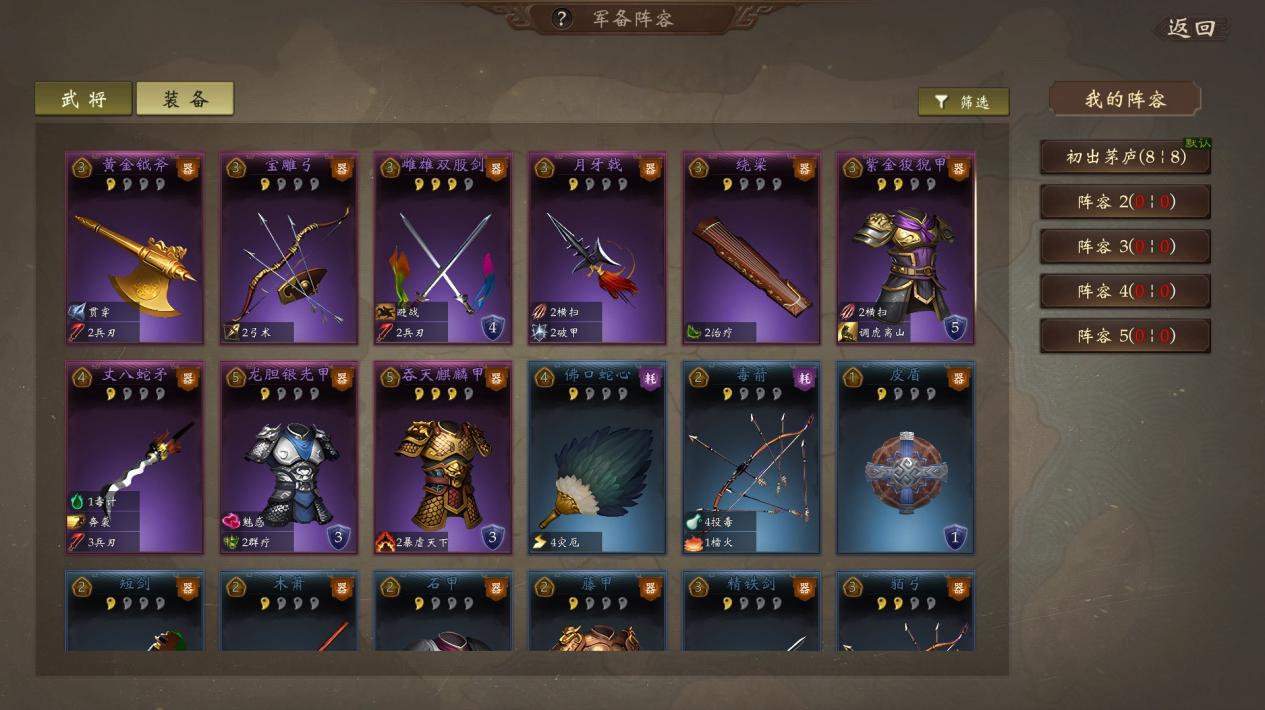Select the 紫金狻猊甲 purple armor card
The width and height of the screenshot is (1265, 710).
point(905,248)
